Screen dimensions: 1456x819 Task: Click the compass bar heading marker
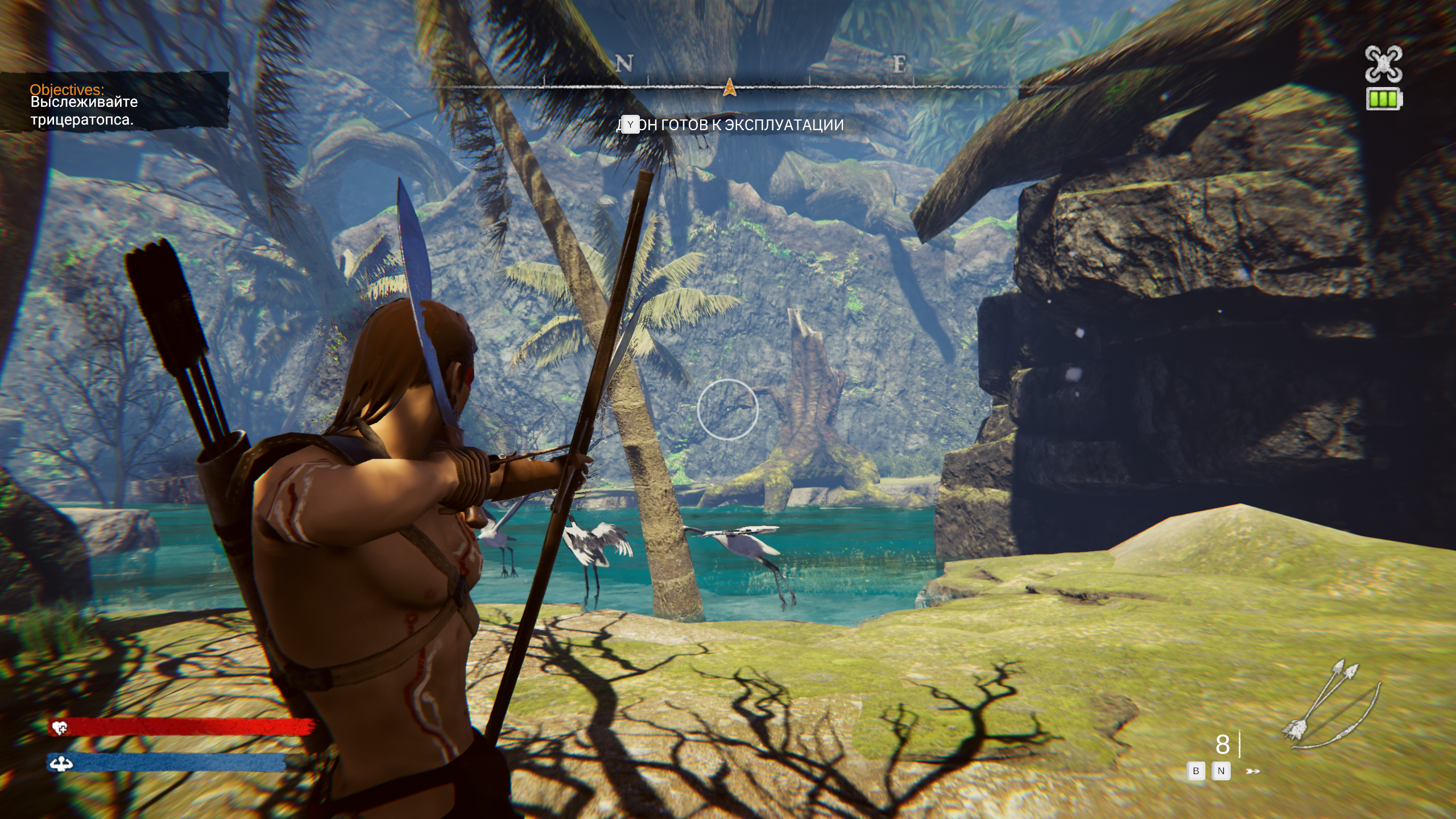click(729, 88)
